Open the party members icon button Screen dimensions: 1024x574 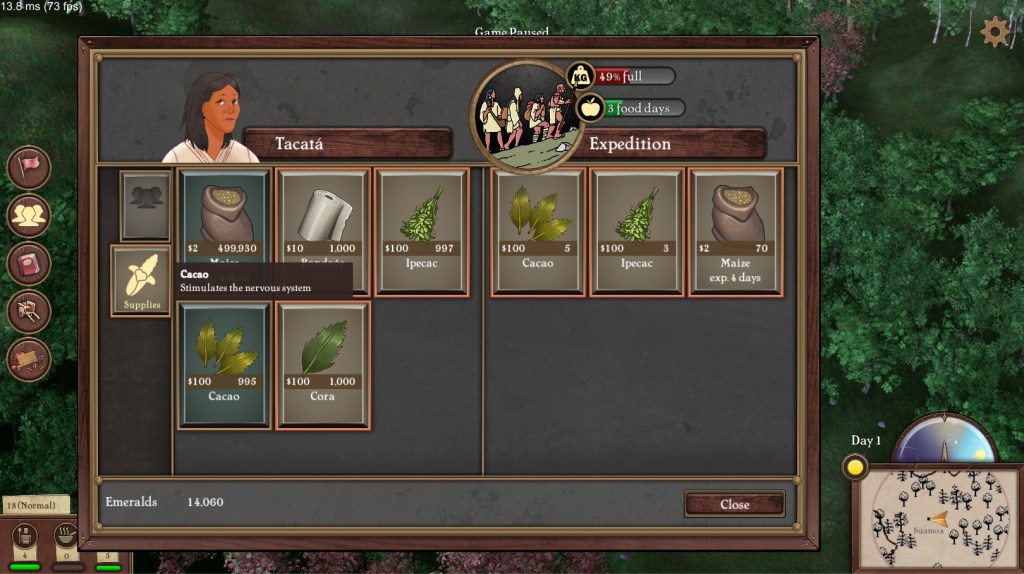coord(29,215)
